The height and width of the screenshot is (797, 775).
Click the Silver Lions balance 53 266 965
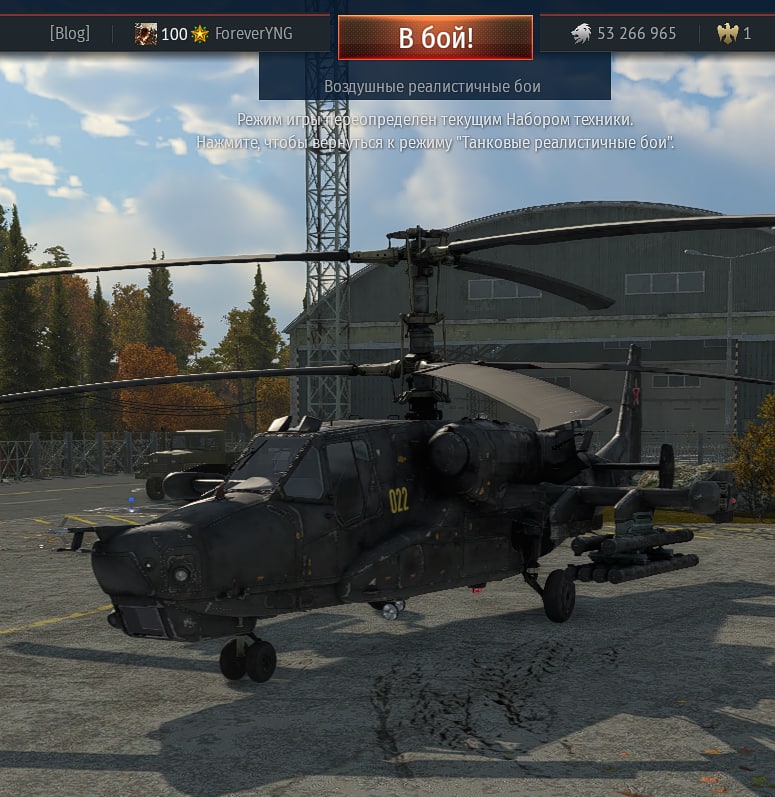pos(624,34)
